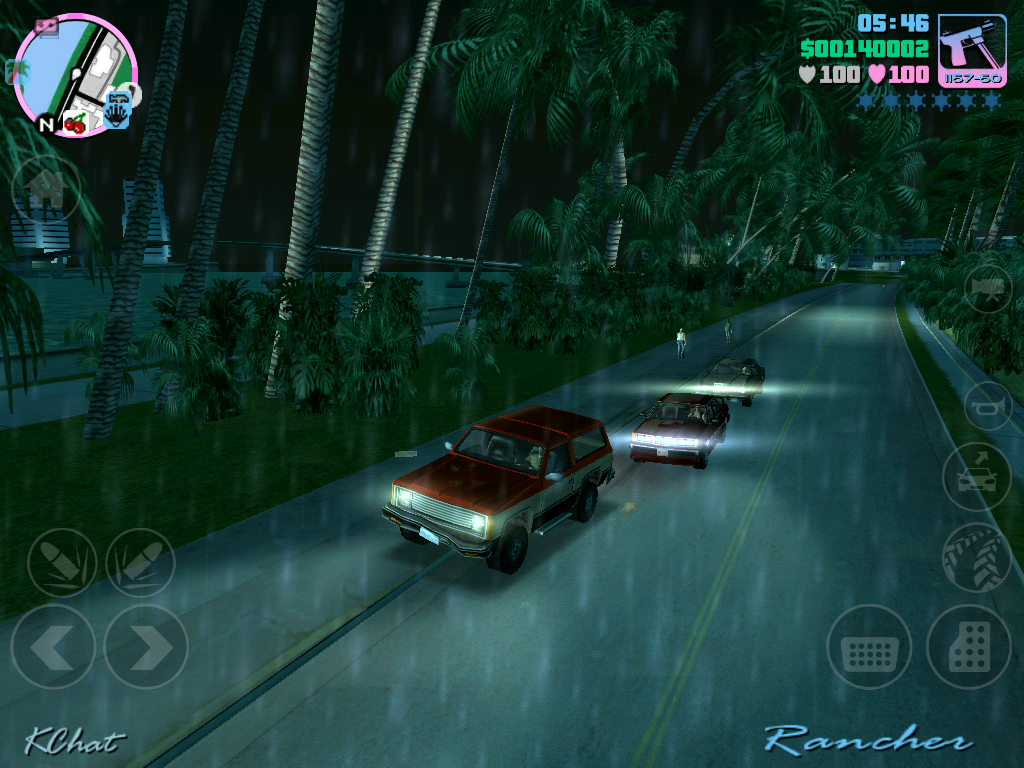Tap the brake pedal button
Screen dimensions: 1024x768
pos(869,647)
